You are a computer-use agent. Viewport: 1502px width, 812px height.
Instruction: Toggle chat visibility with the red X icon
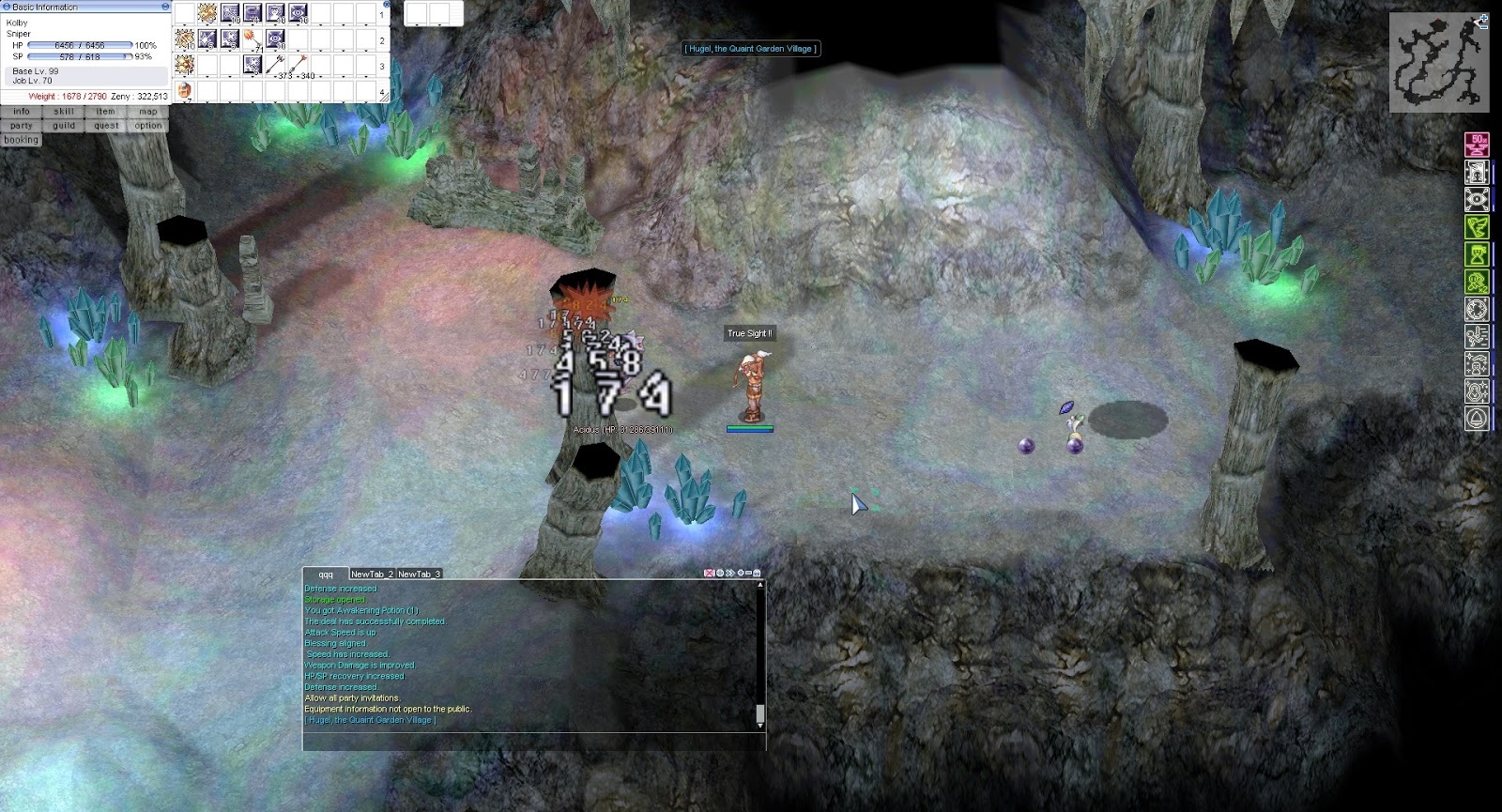(709, 573)
